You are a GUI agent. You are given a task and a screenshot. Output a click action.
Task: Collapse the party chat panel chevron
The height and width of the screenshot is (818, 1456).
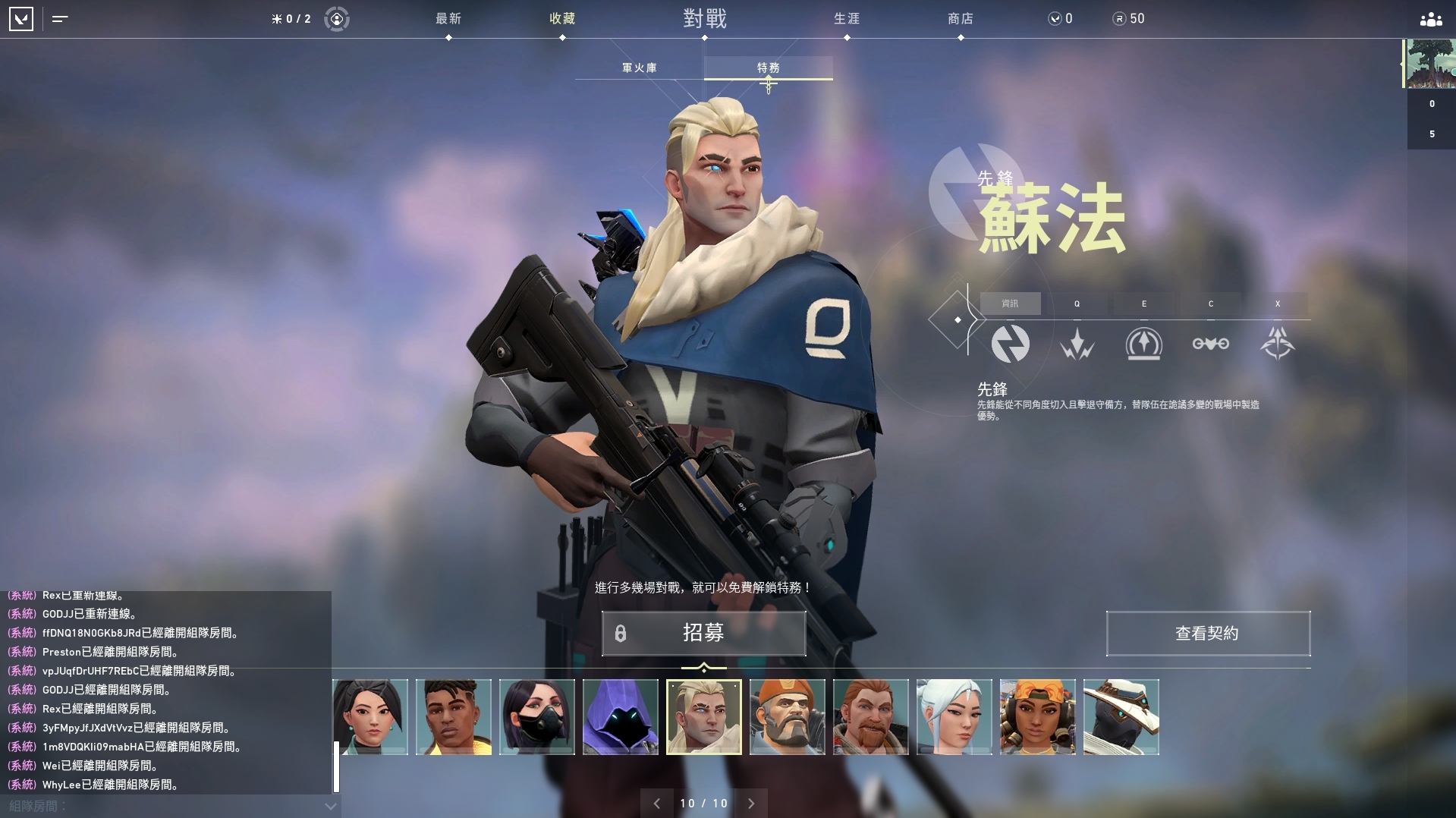point(329,807)
